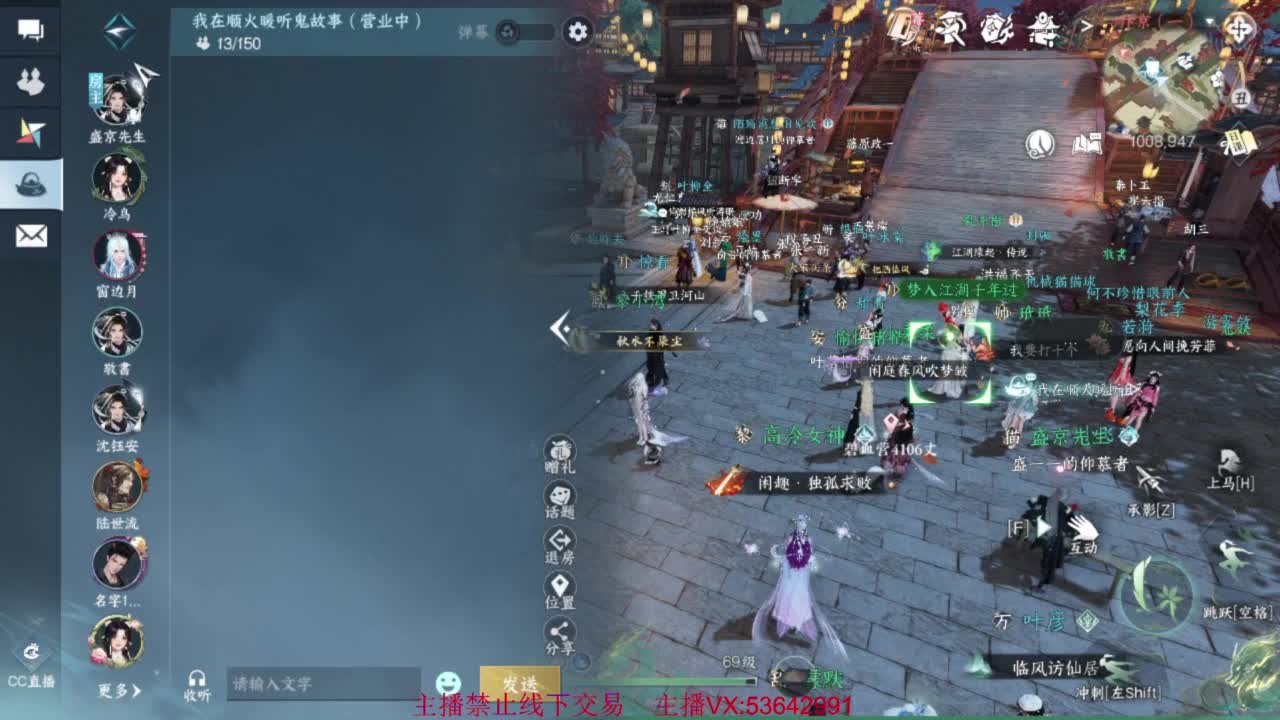This screenshot has width=1280, height=720.
Task: Click the clock icon below the minimap
Action: (x=1039, y=145)
